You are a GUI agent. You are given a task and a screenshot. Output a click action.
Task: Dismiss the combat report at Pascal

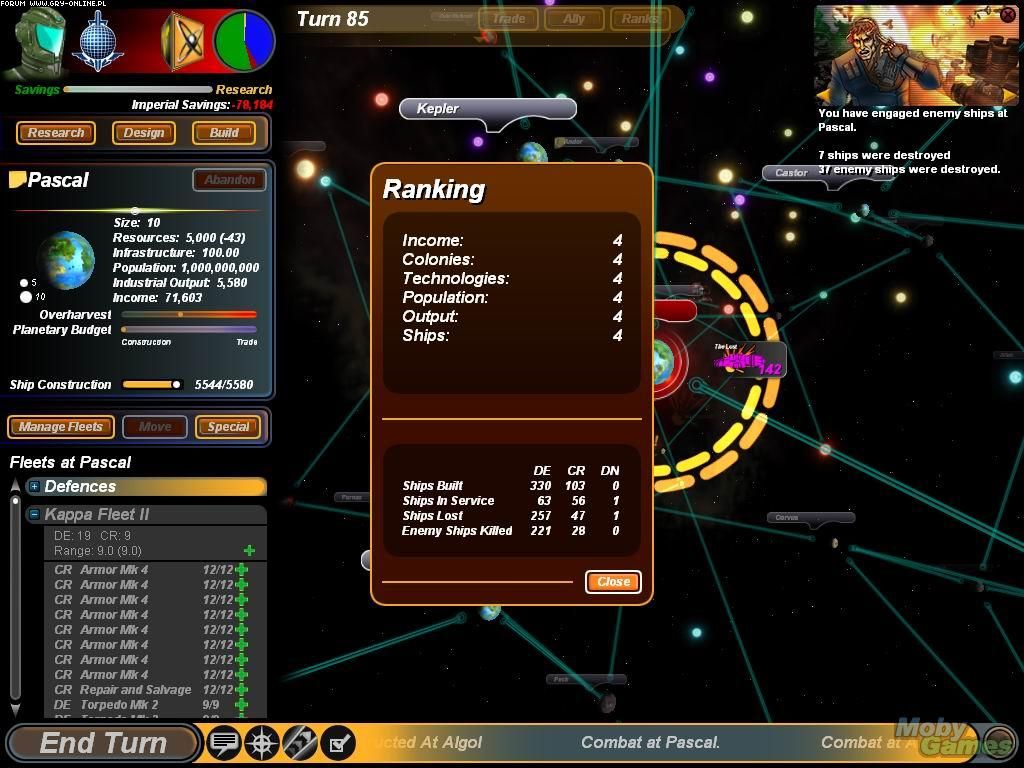(1007, 15)
